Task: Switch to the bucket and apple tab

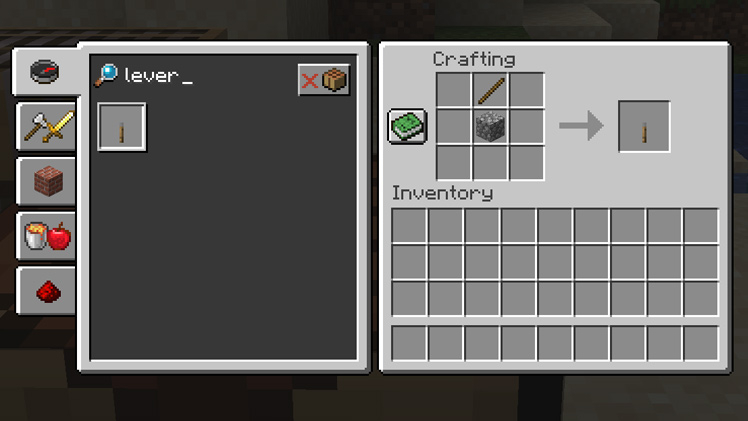Action: [x=47, y=236]
